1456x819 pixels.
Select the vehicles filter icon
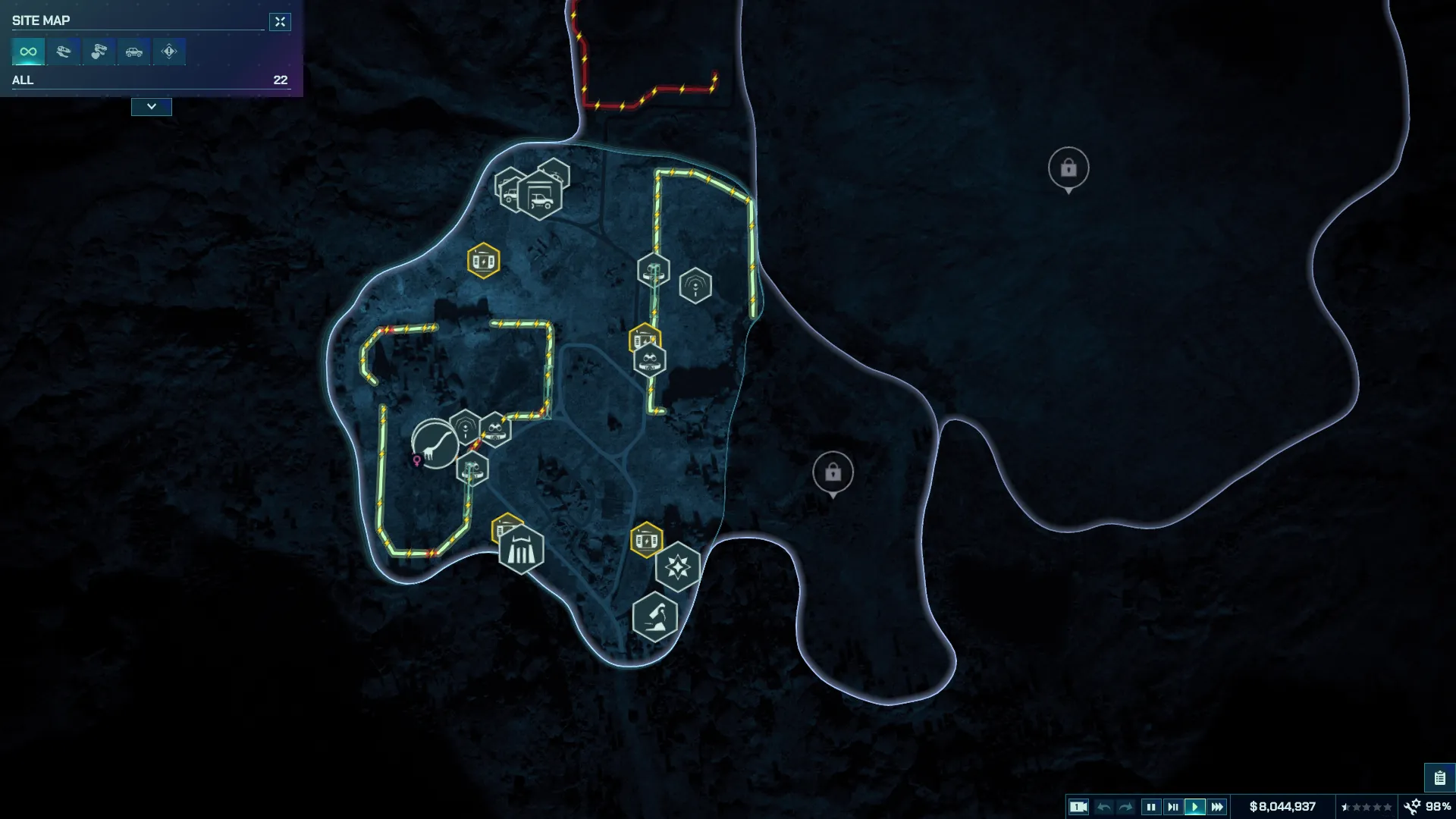[134, 52]
